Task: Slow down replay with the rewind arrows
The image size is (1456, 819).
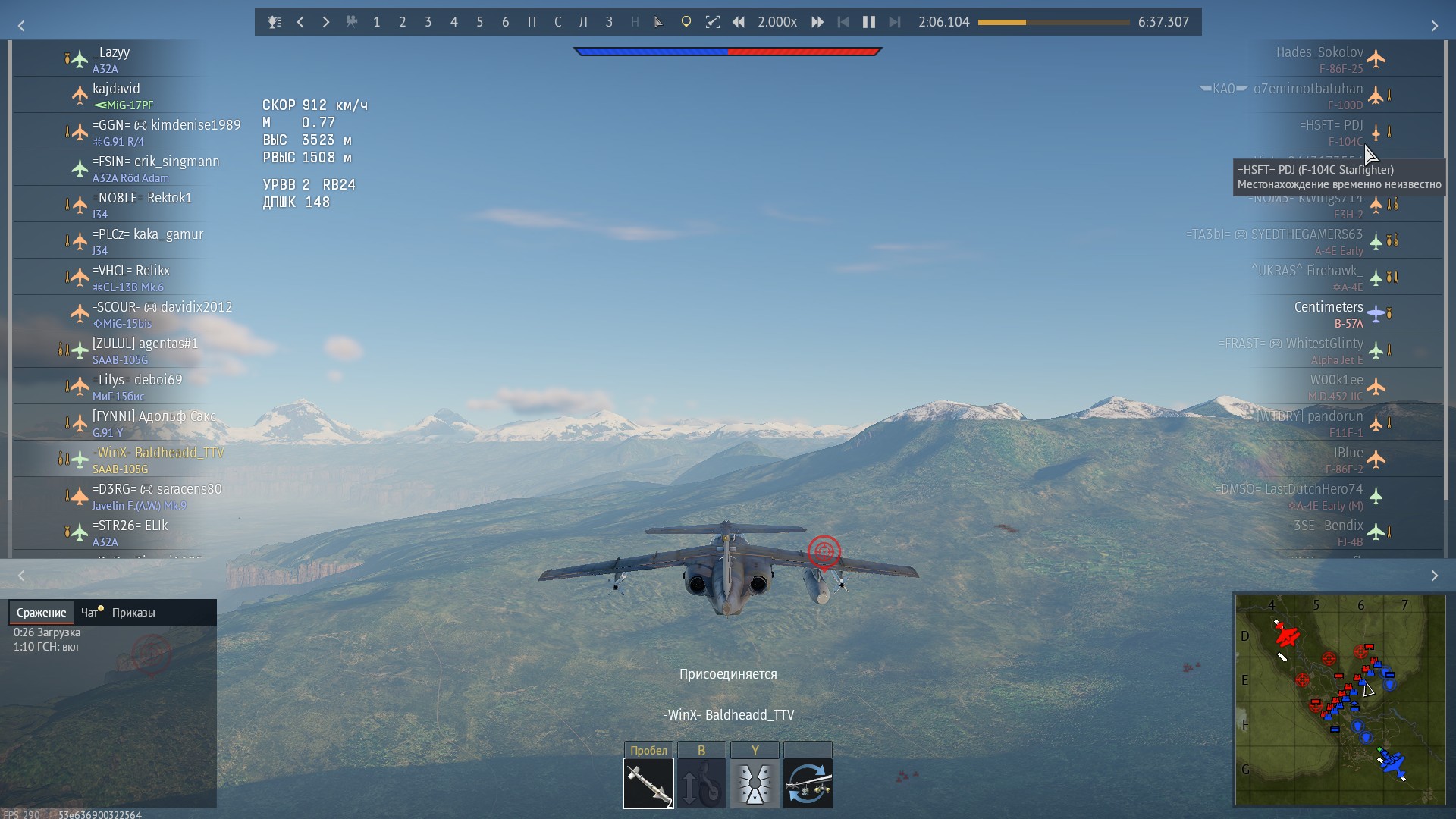Action: 738,22
